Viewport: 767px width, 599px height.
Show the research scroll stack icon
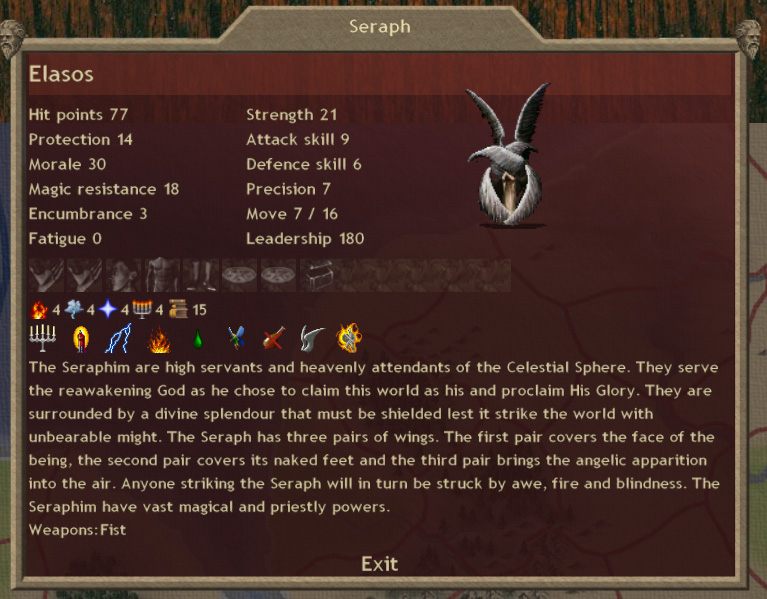point(178,309)
